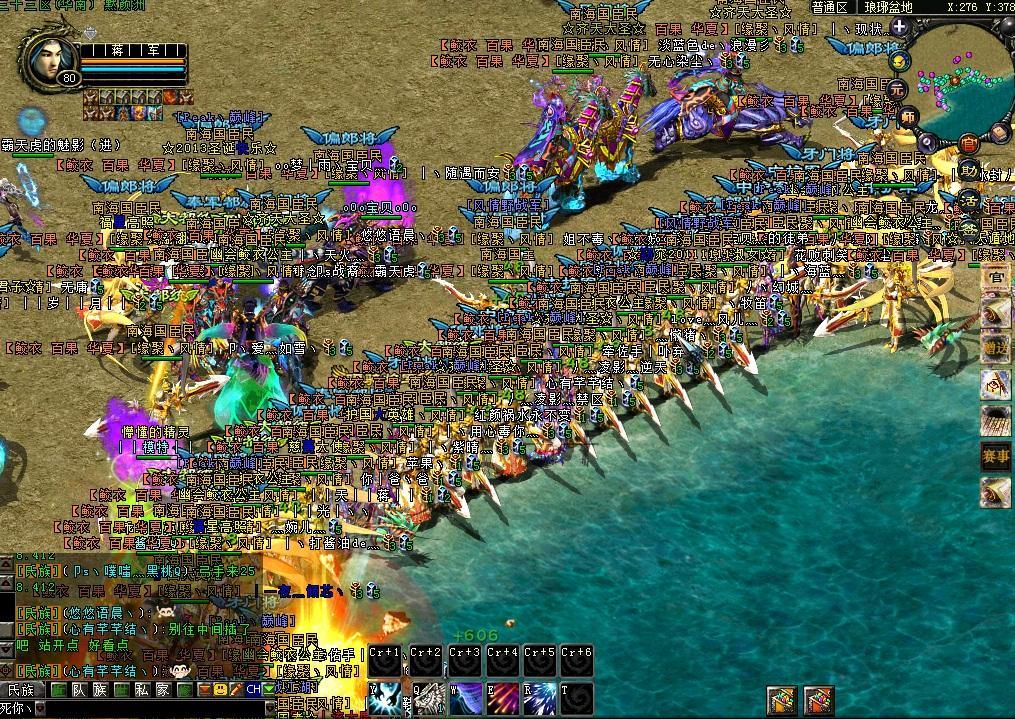Open the 元 round button beside minimap

898,88
